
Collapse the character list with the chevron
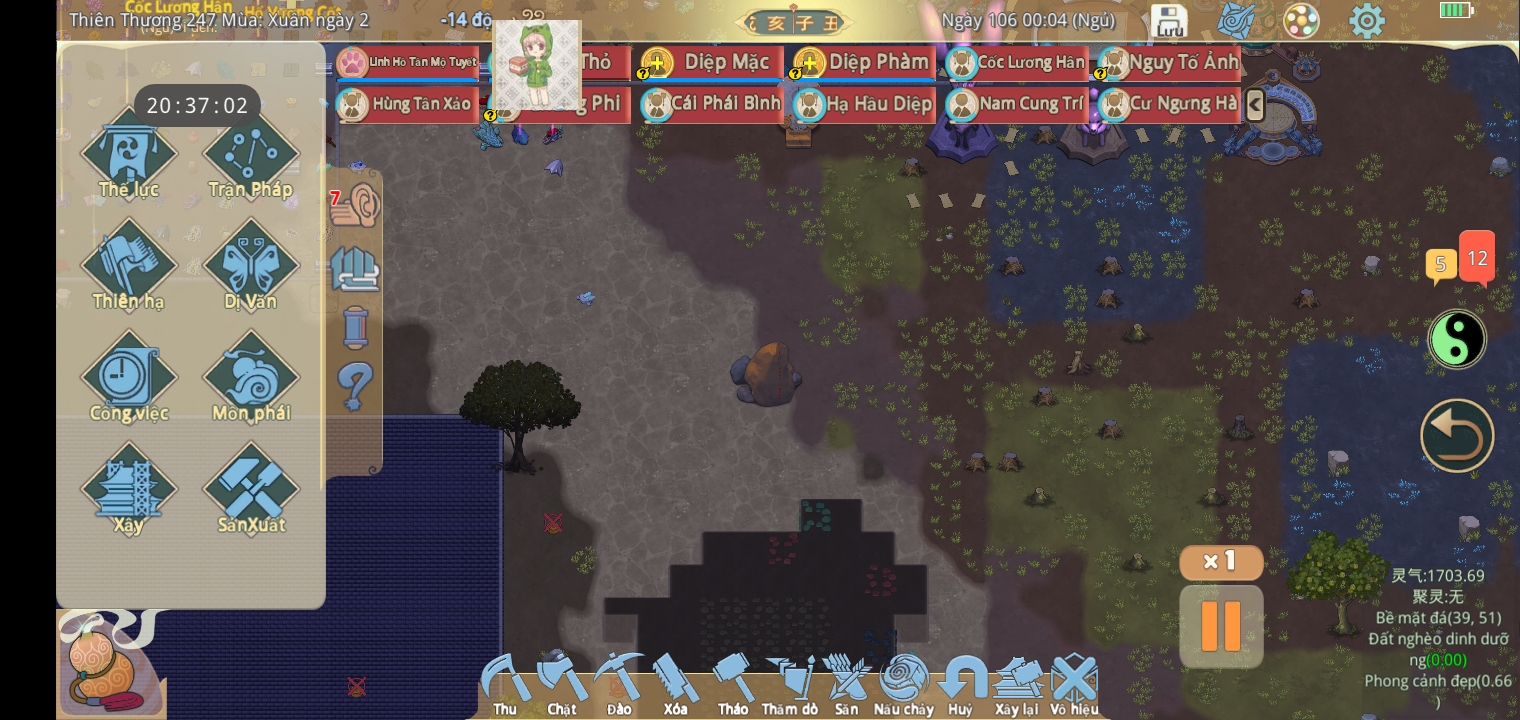click(1255, 104)
